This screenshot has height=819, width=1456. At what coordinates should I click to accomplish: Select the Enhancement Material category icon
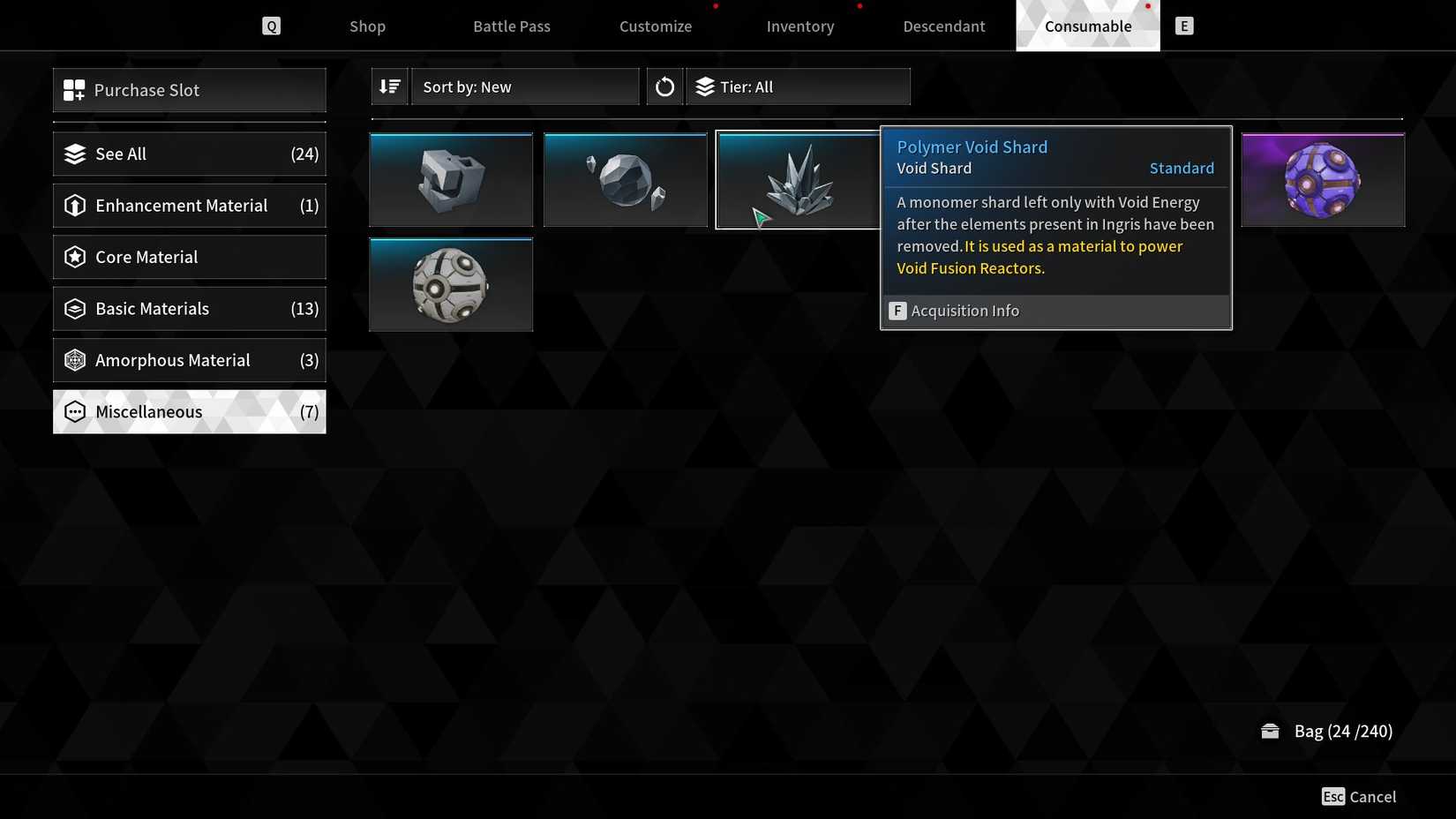click(x=75, y=205)
